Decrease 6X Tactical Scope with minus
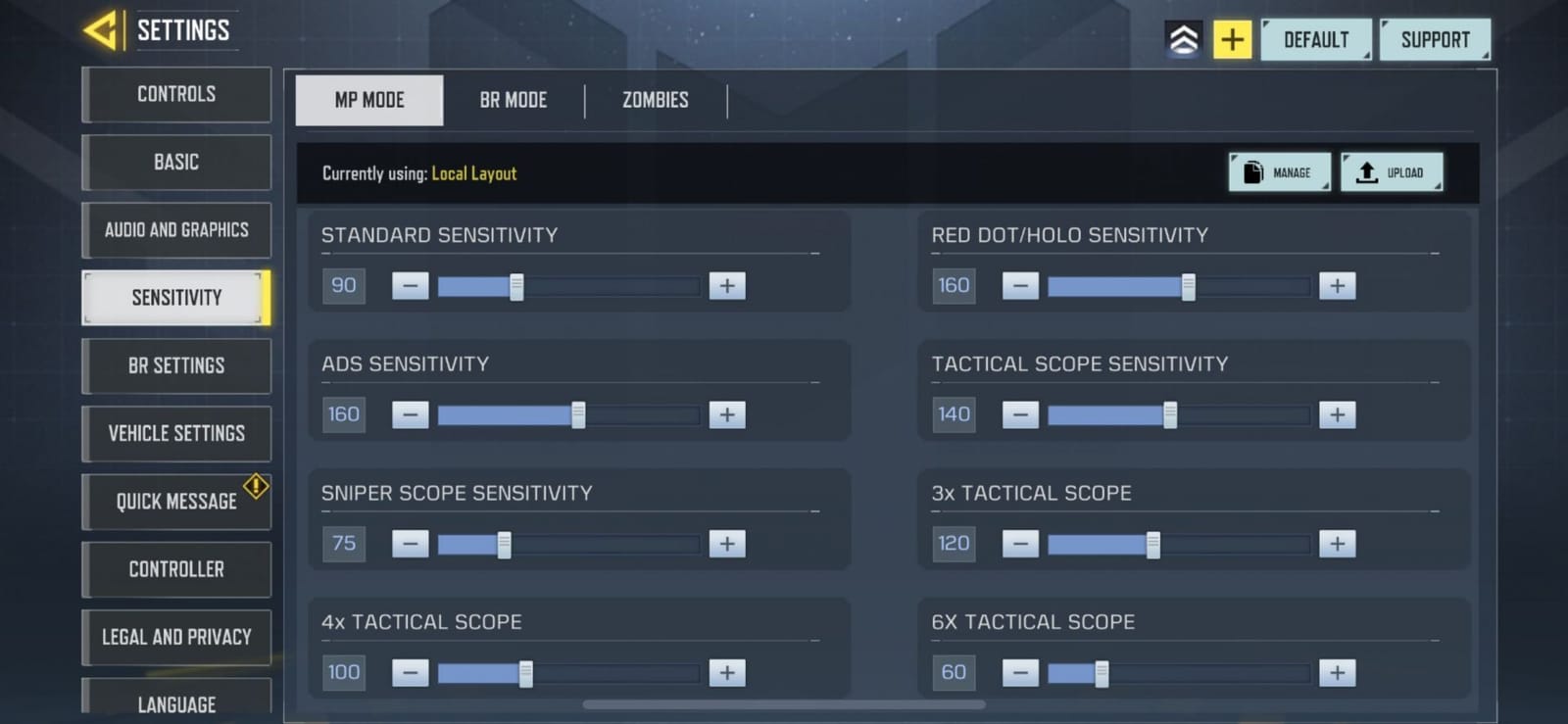Screen dimensions: 1568x724 pos(1019,672)
